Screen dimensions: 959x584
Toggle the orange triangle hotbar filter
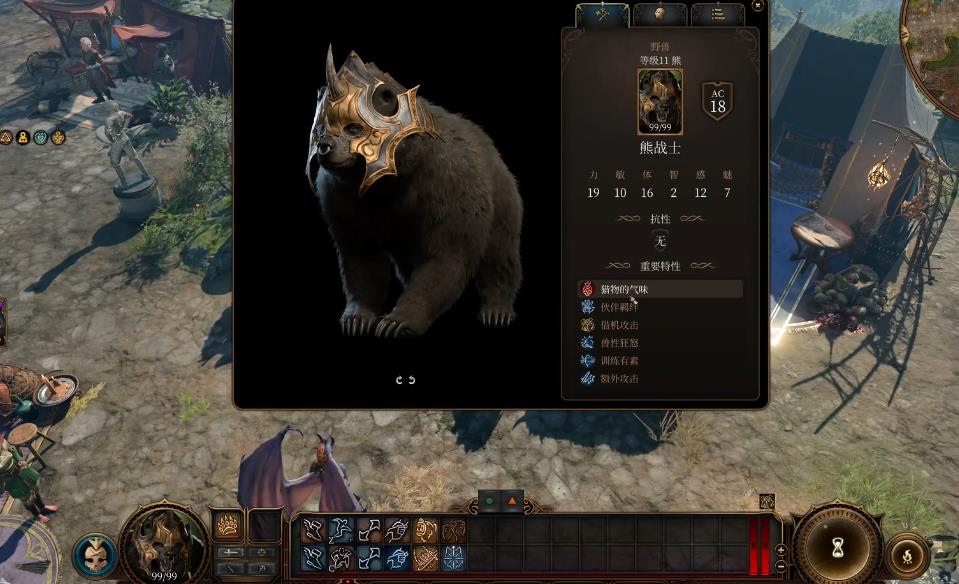click(513, 500)
